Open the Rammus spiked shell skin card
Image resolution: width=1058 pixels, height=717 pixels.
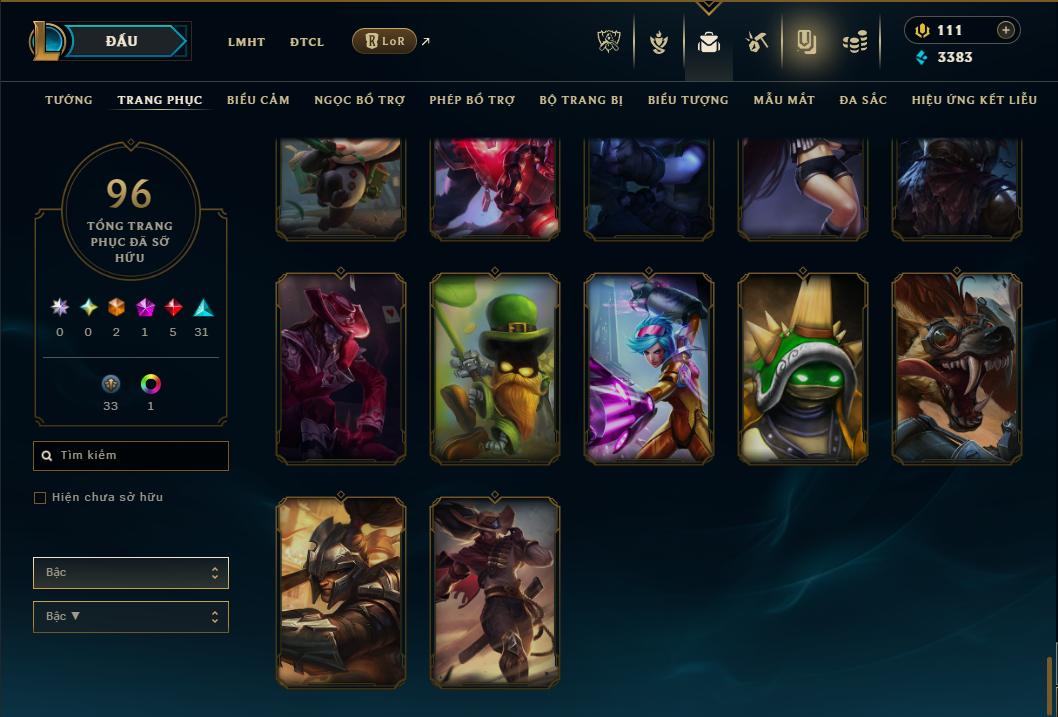pos(803,369)
